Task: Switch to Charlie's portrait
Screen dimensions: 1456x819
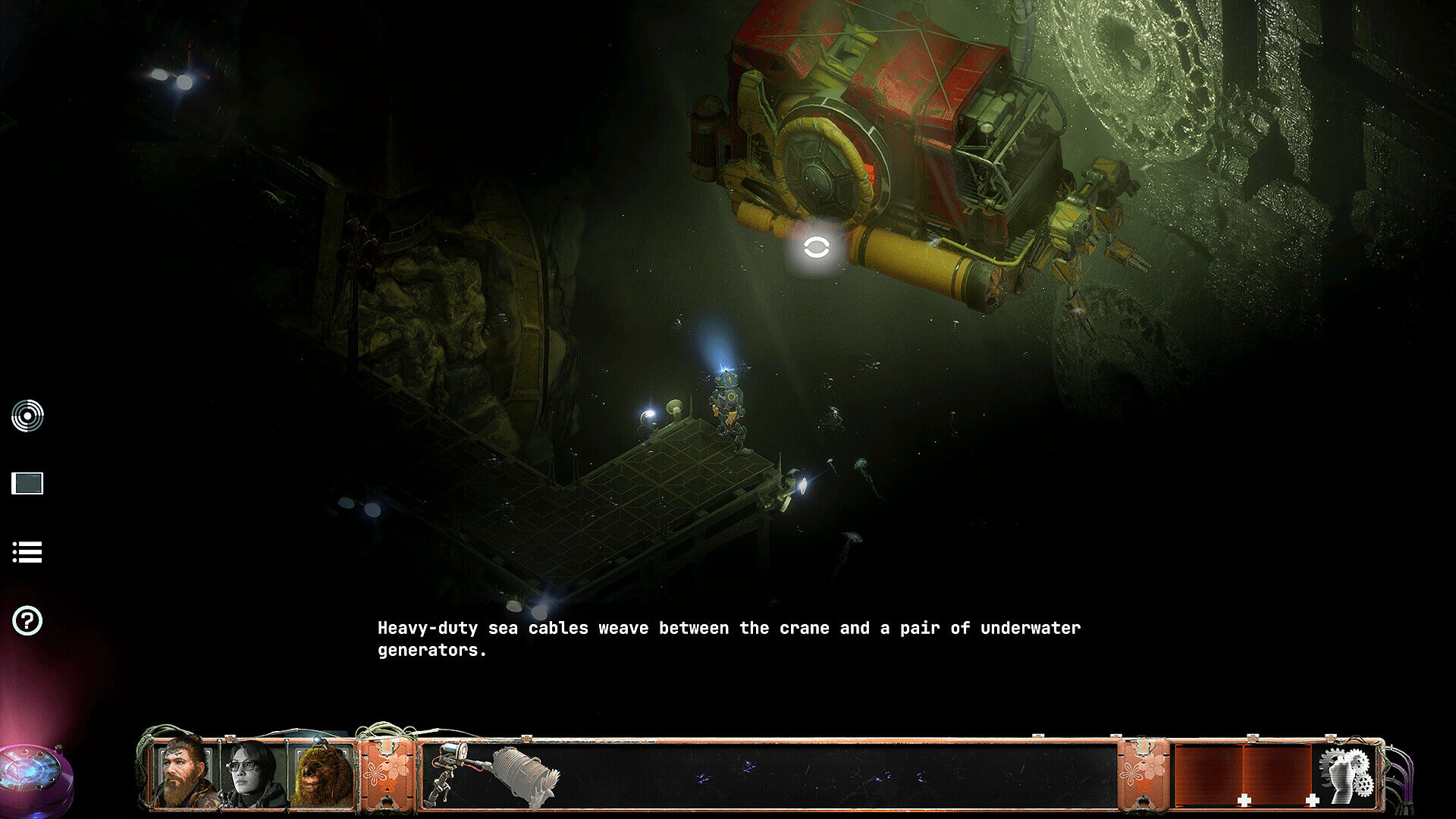Action: [246, 773]
